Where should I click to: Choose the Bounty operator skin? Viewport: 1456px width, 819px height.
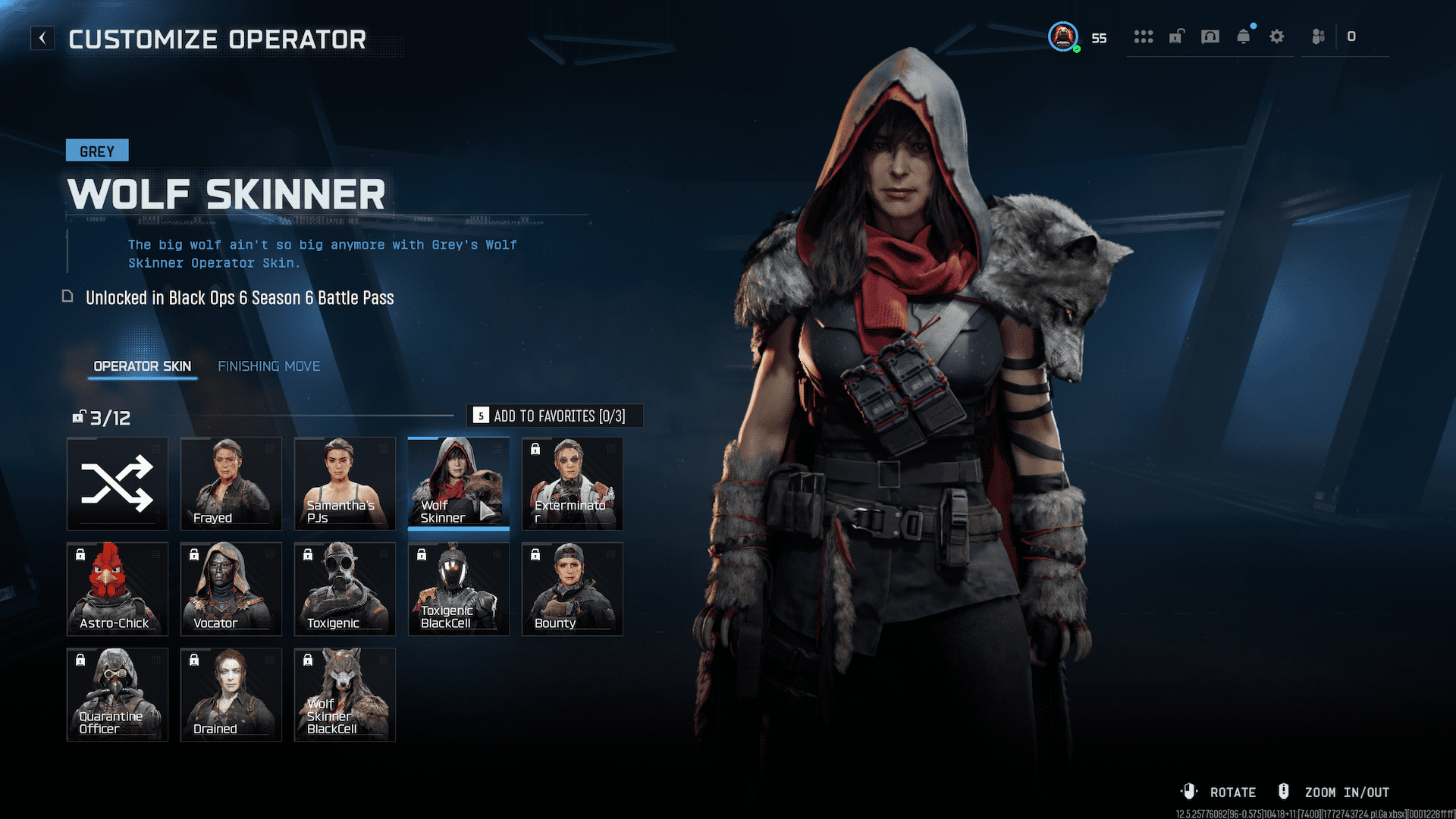click(573, 589)
